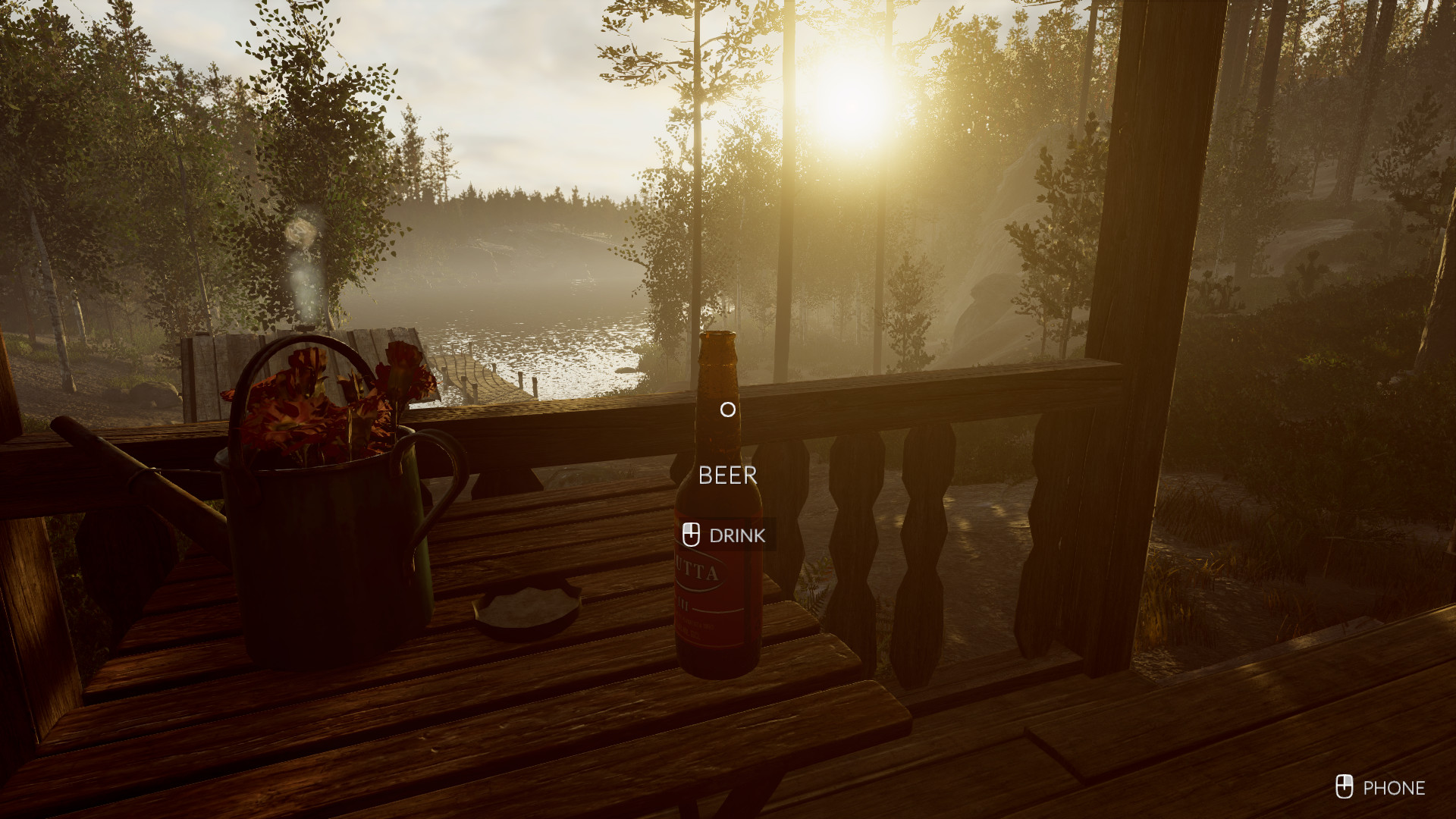Select the circular interaction reticle above the bottle

pyautogui.click(x=726, y=409)
